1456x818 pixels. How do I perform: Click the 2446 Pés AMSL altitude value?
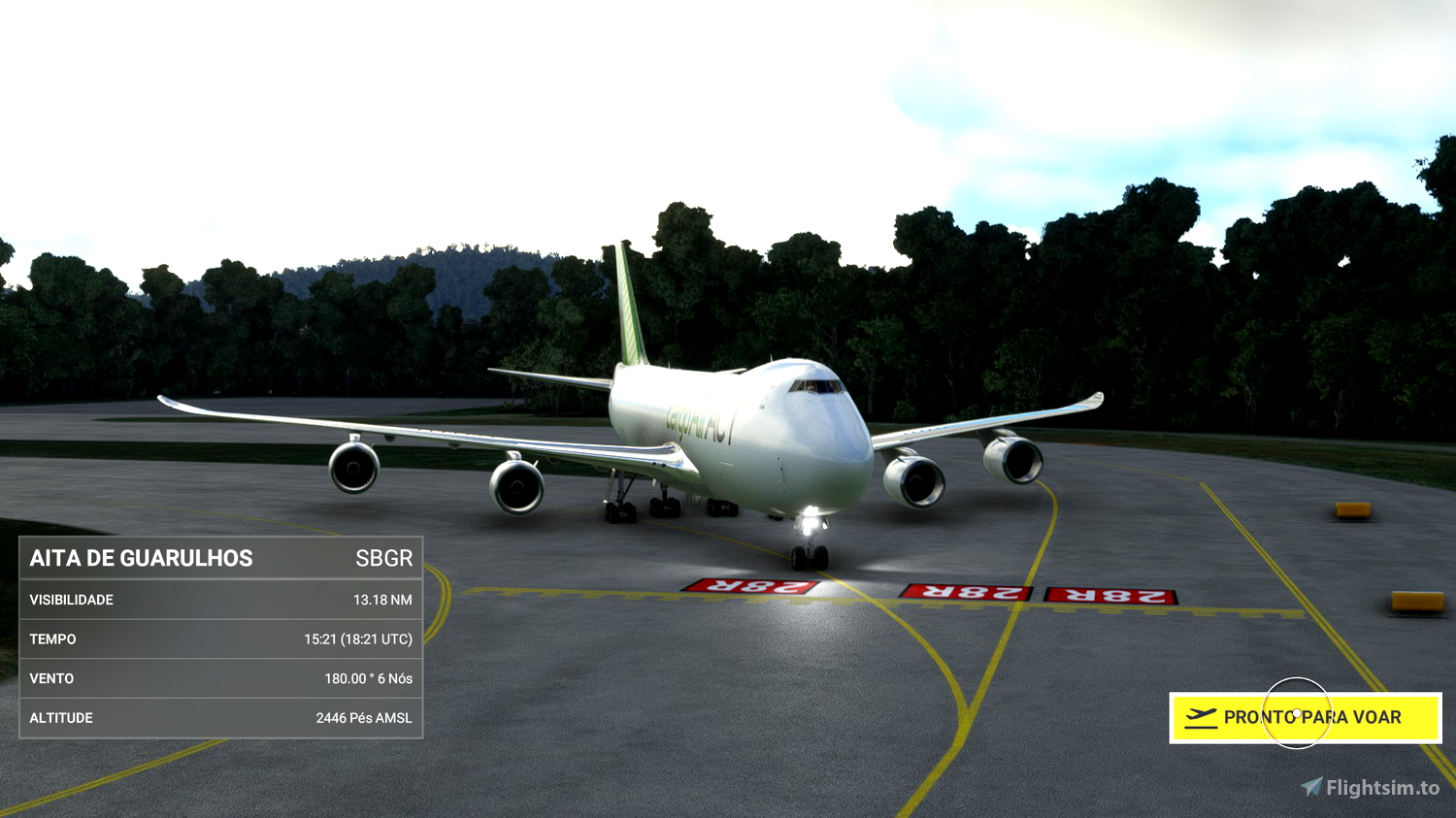364,718
